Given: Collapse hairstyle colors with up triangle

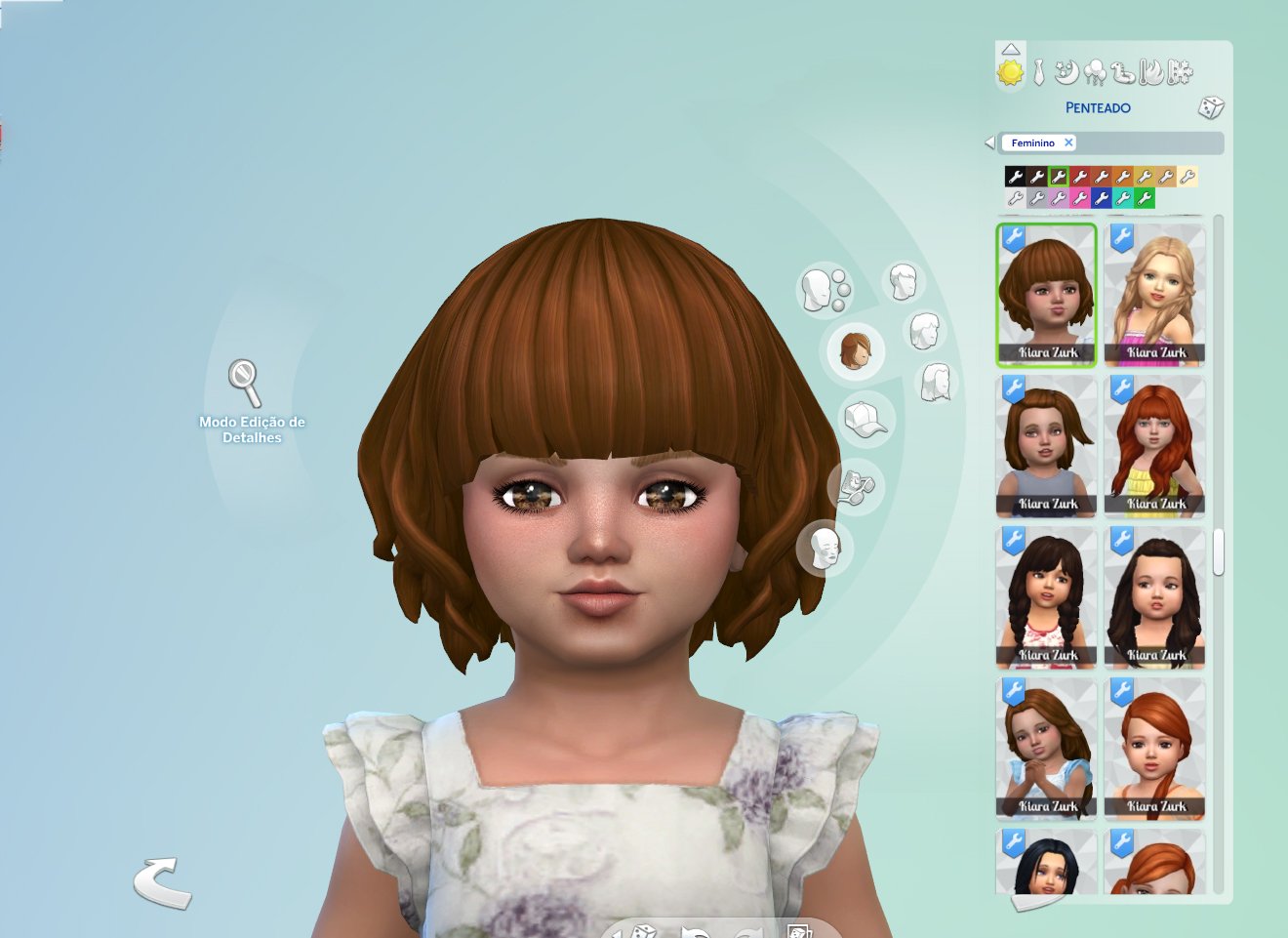Looking at the screenshot, I should tap(1011, 50).
